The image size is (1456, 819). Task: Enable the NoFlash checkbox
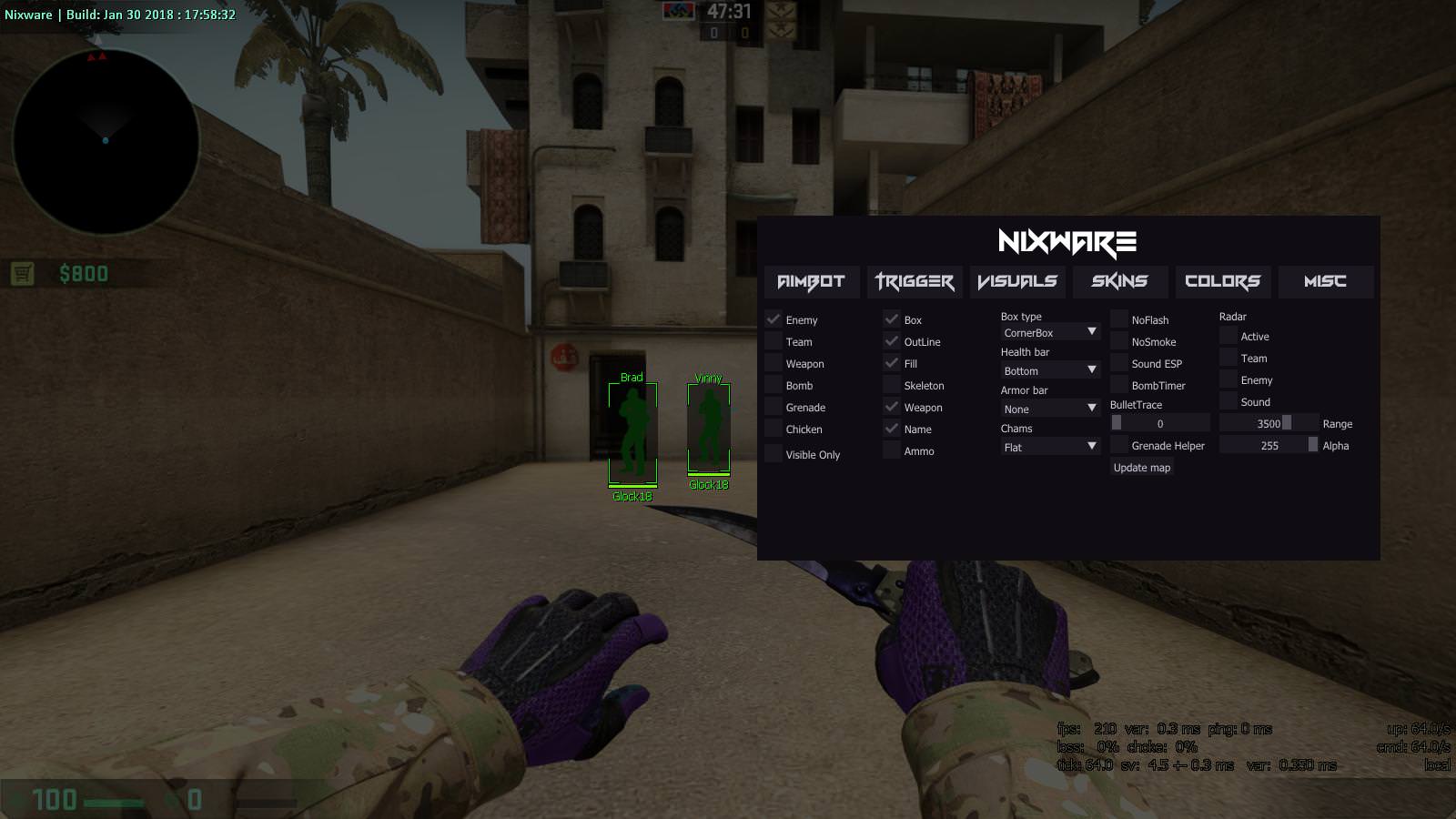point(1119,320)
